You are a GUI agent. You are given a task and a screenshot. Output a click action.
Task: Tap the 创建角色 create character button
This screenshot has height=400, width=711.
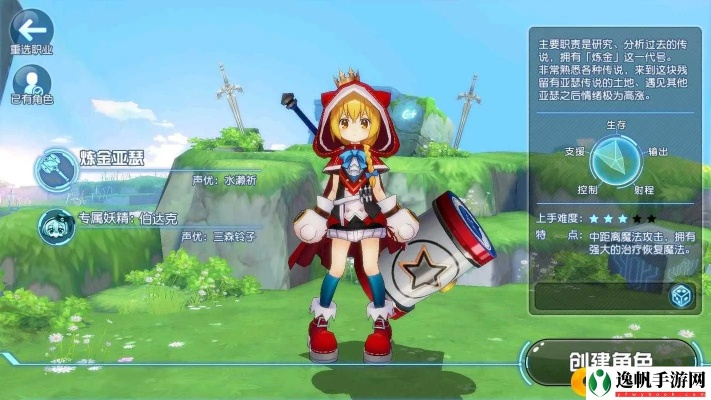[x=610, y=363]
